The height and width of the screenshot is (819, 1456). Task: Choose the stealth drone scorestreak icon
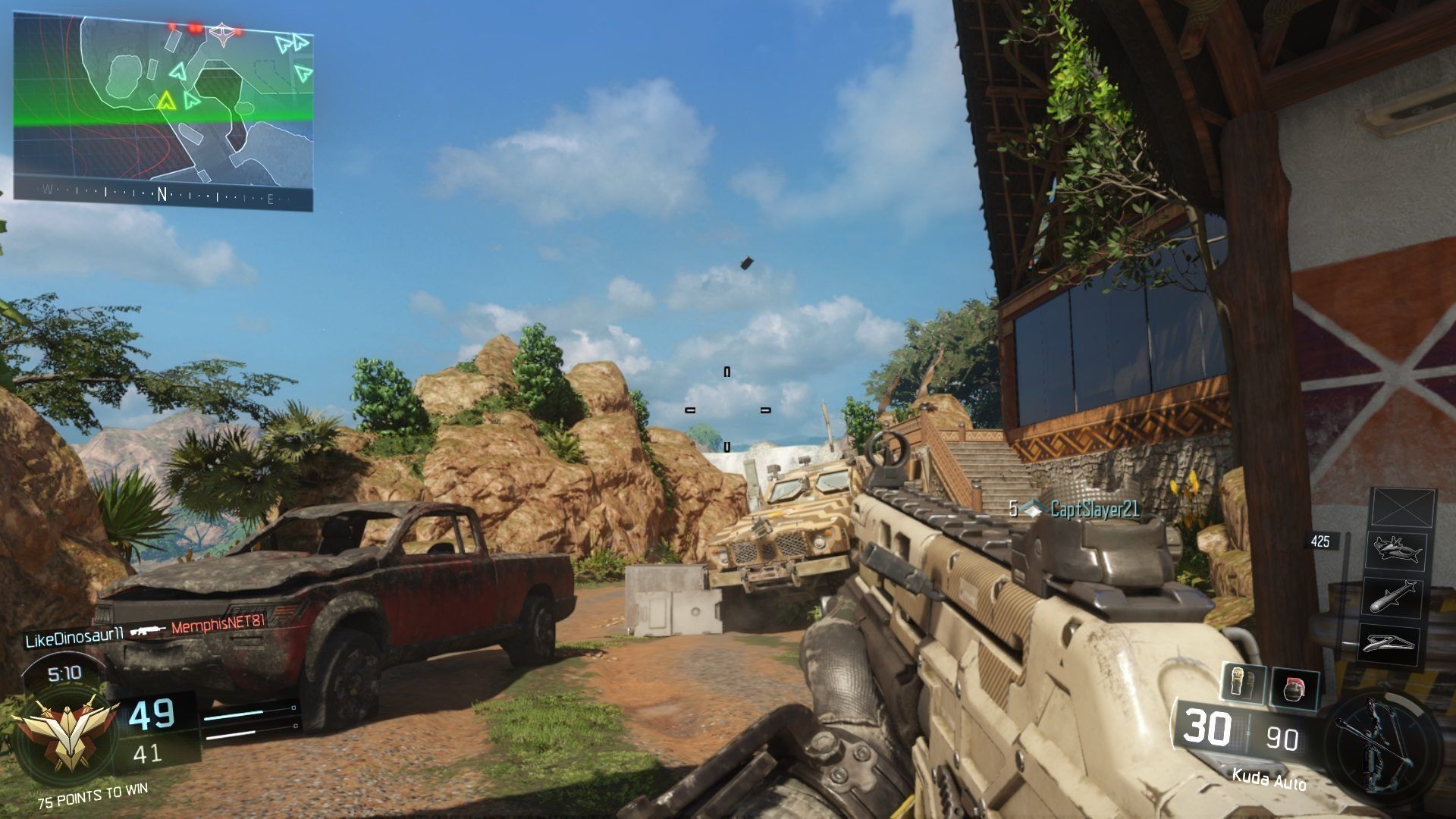(1391, 643)
